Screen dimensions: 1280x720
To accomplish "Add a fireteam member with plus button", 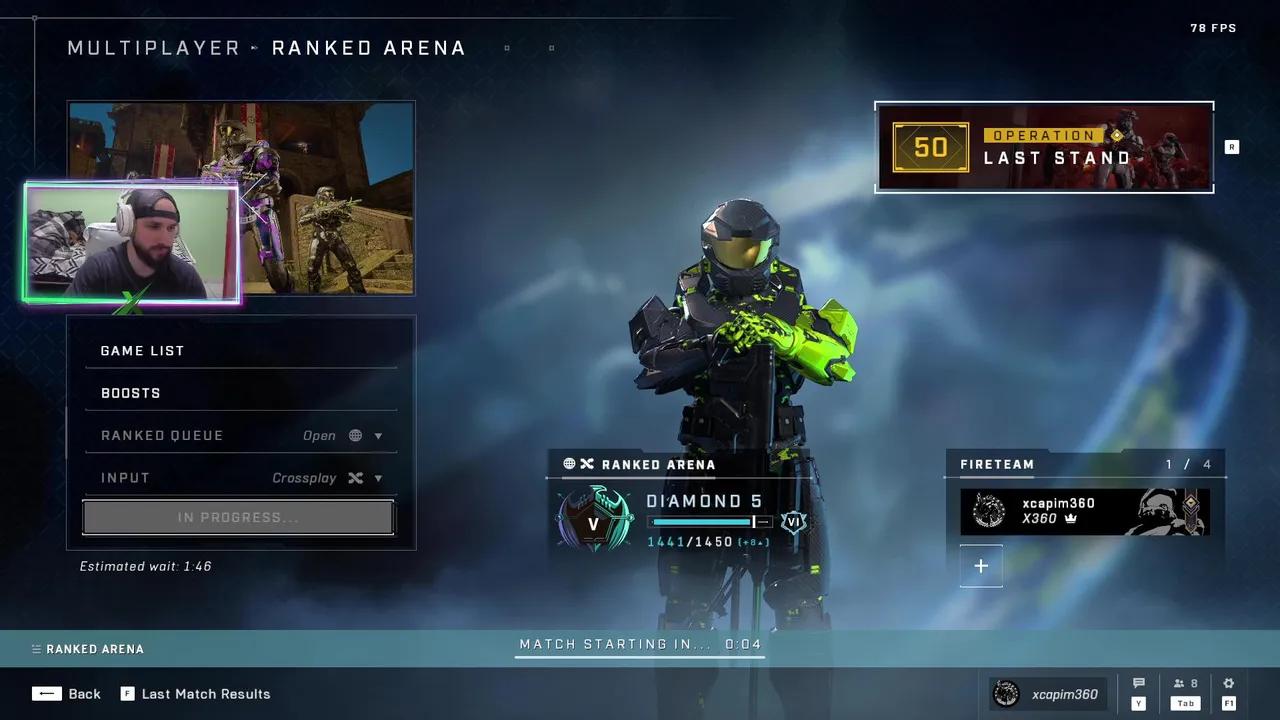I will 981,566.
